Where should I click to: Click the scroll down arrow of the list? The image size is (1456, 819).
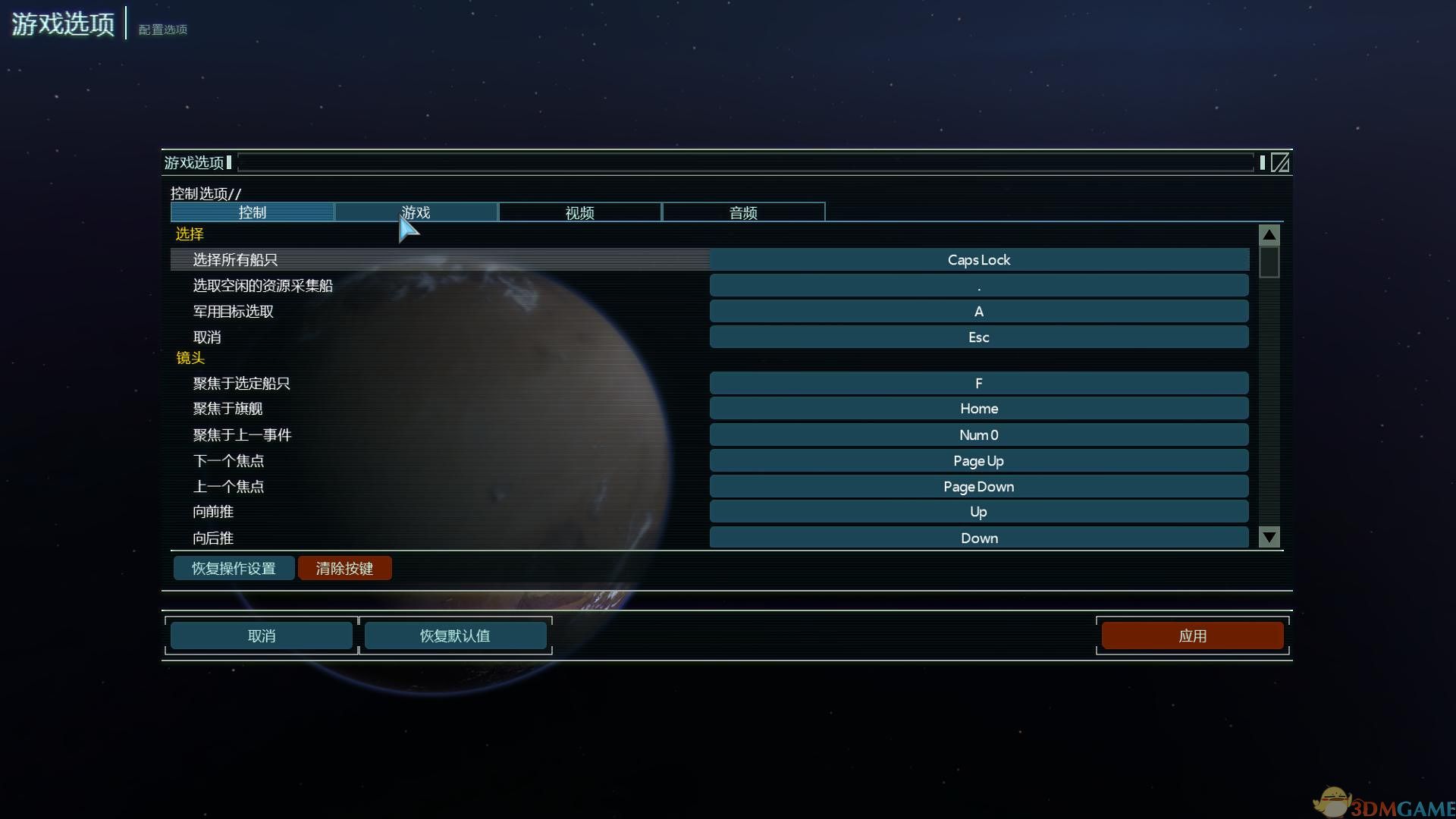point(1269,537)
